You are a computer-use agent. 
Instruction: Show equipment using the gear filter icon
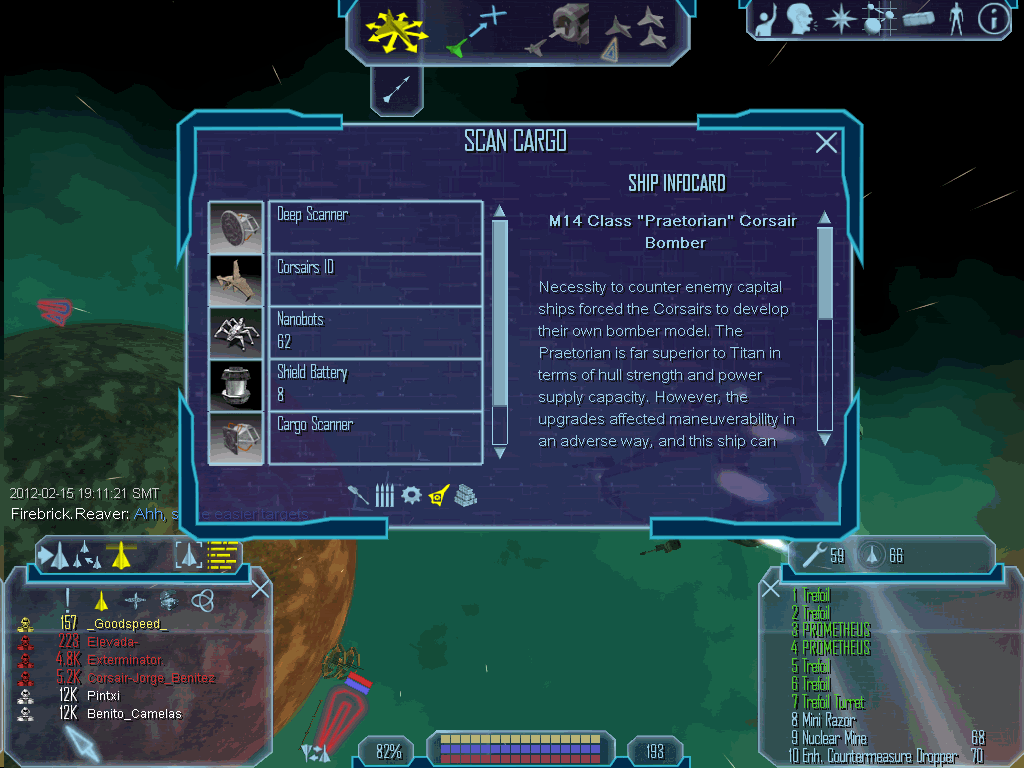(411, 495)
